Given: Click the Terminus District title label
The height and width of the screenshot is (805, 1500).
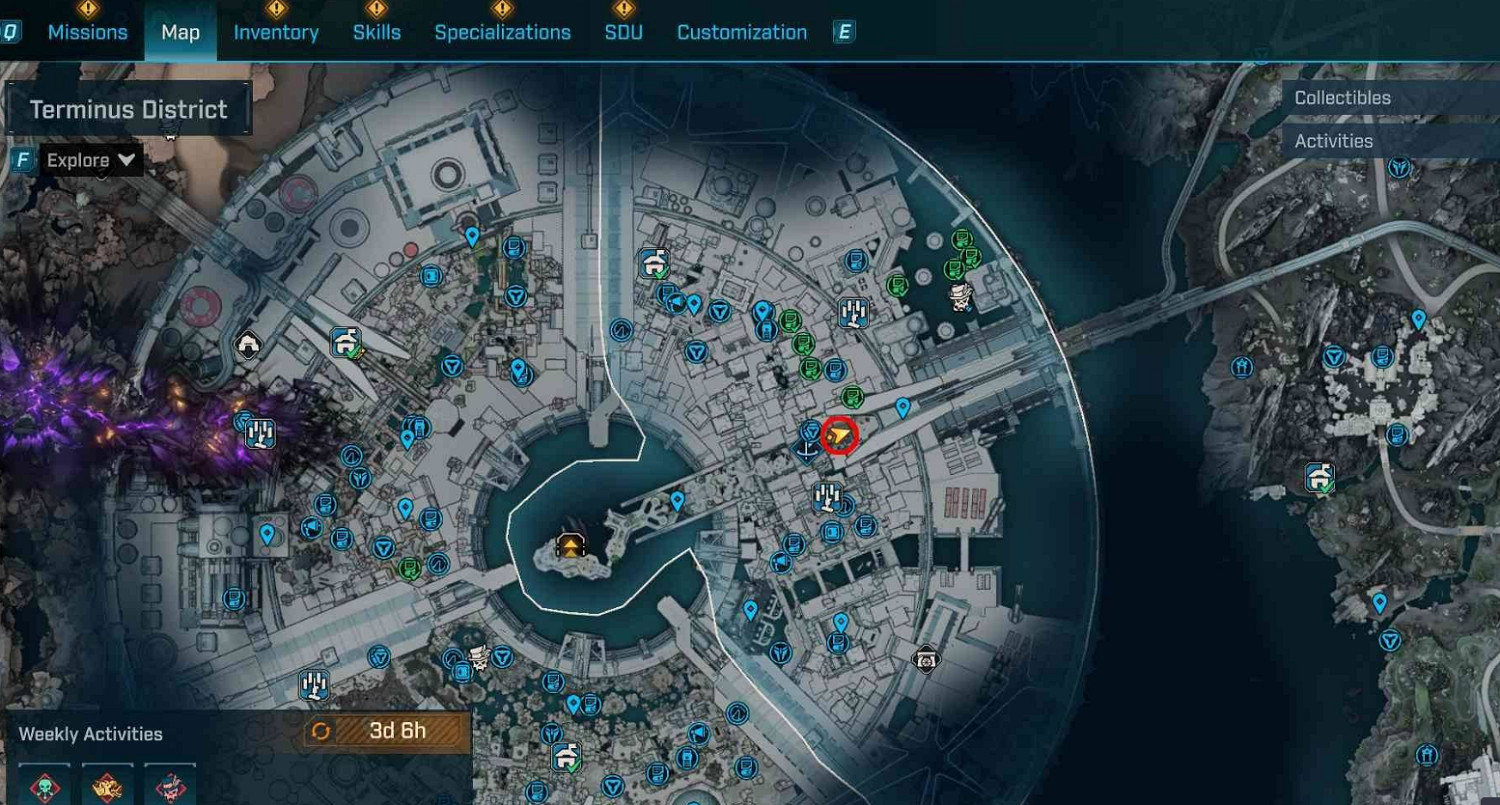Looking at the screenshot, I should [x=128, y=109].
